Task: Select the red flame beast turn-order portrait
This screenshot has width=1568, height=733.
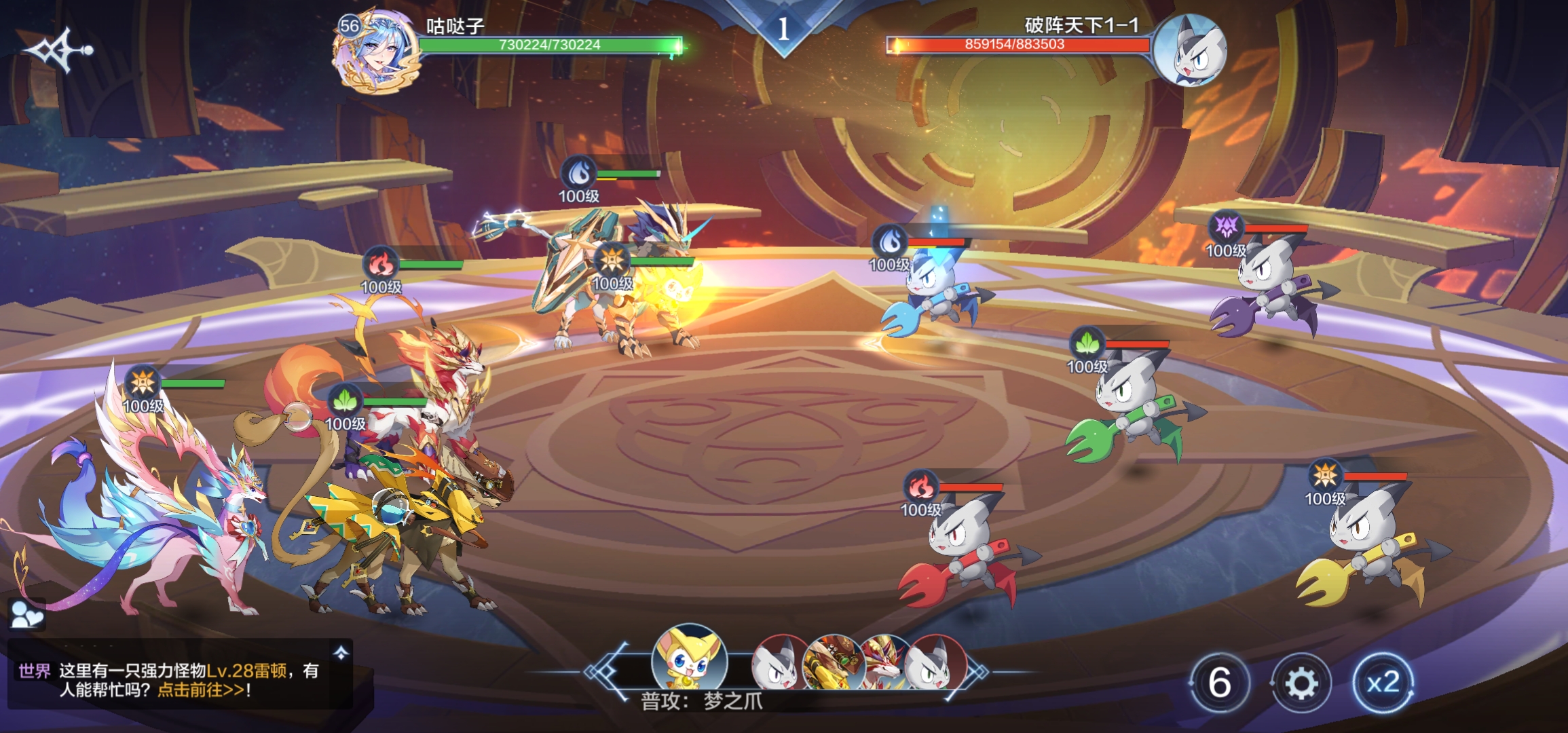Action: [882, 663]
